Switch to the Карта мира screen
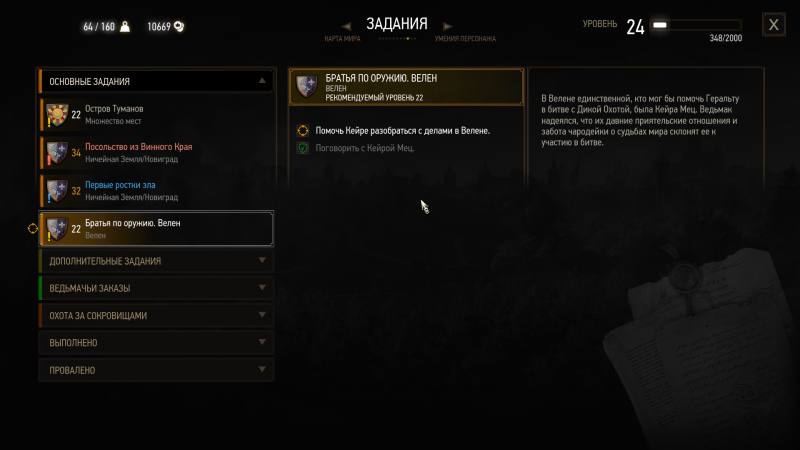This screenshot has width=800, height=450. click(343, 39)
